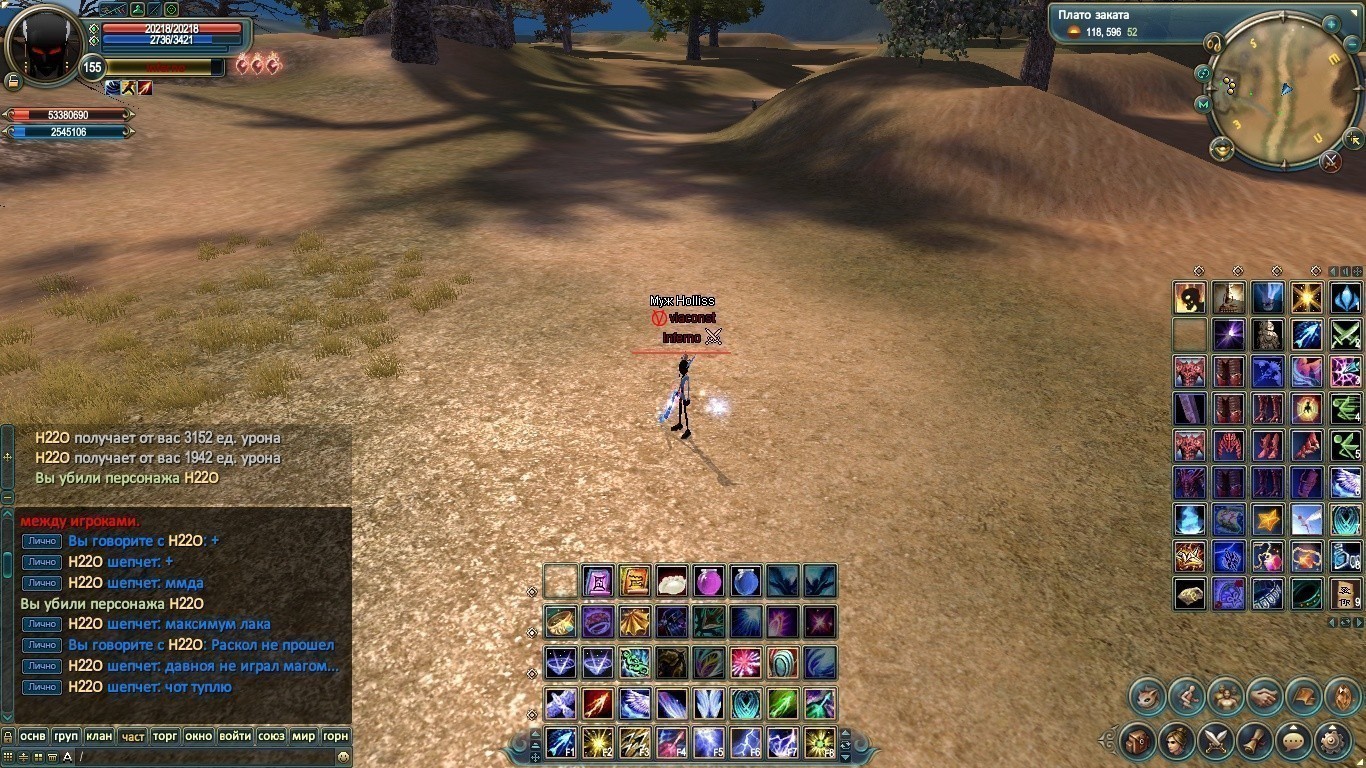
Task: Use the blue potion flask in the hotbar
Action: point(745,580)
